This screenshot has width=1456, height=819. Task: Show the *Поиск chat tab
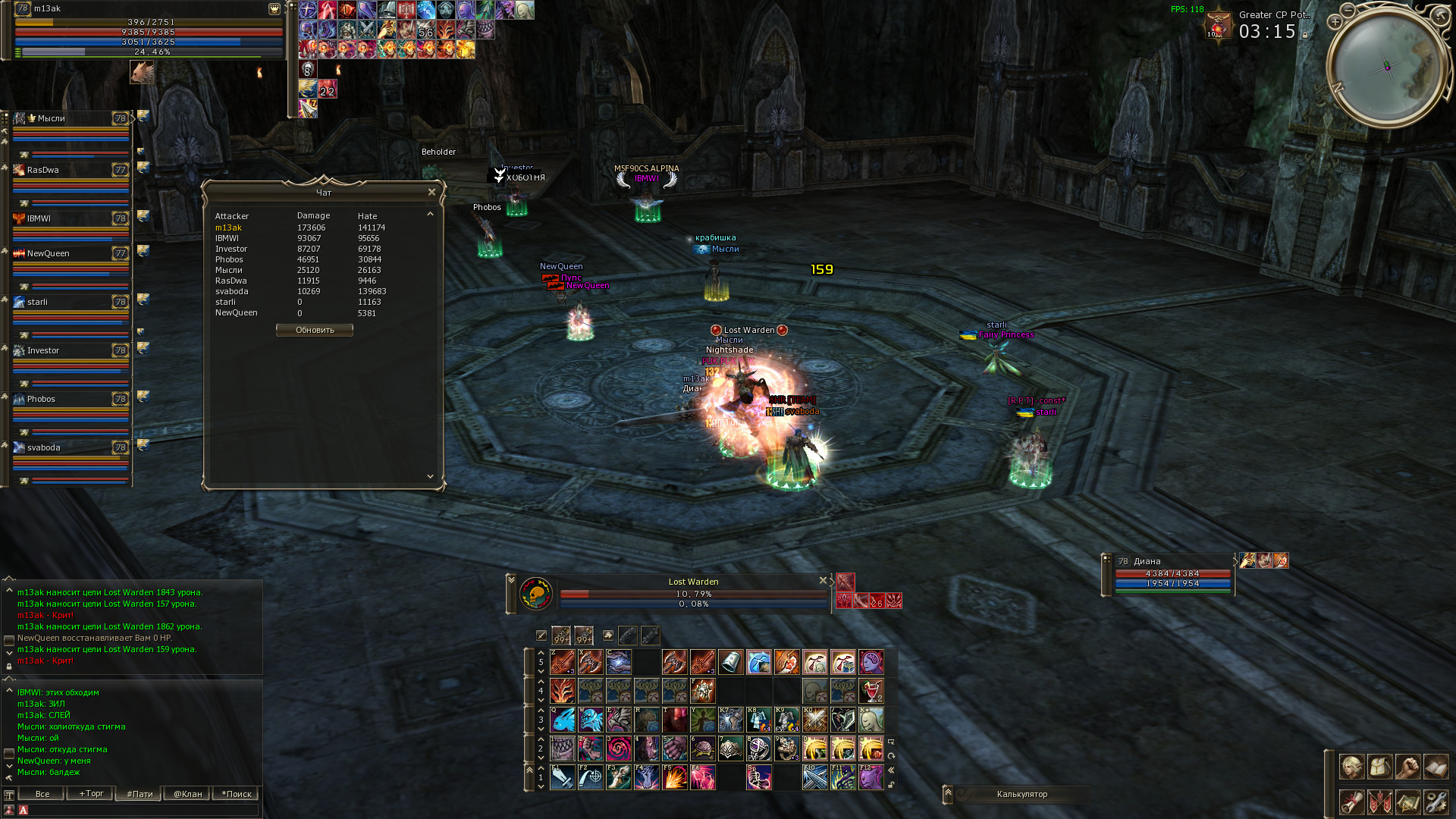pos(237,794)
